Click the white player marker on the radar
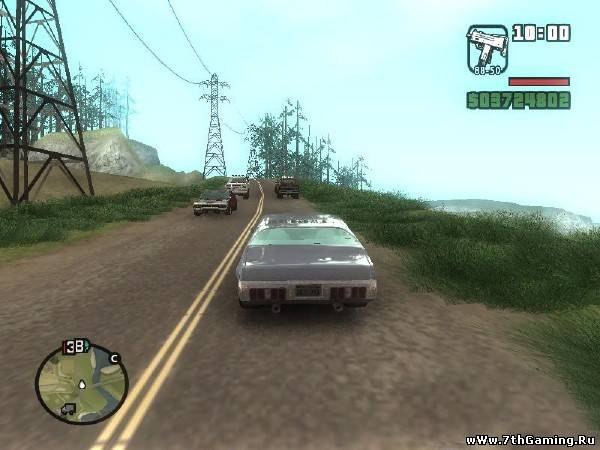 (80, 383)
